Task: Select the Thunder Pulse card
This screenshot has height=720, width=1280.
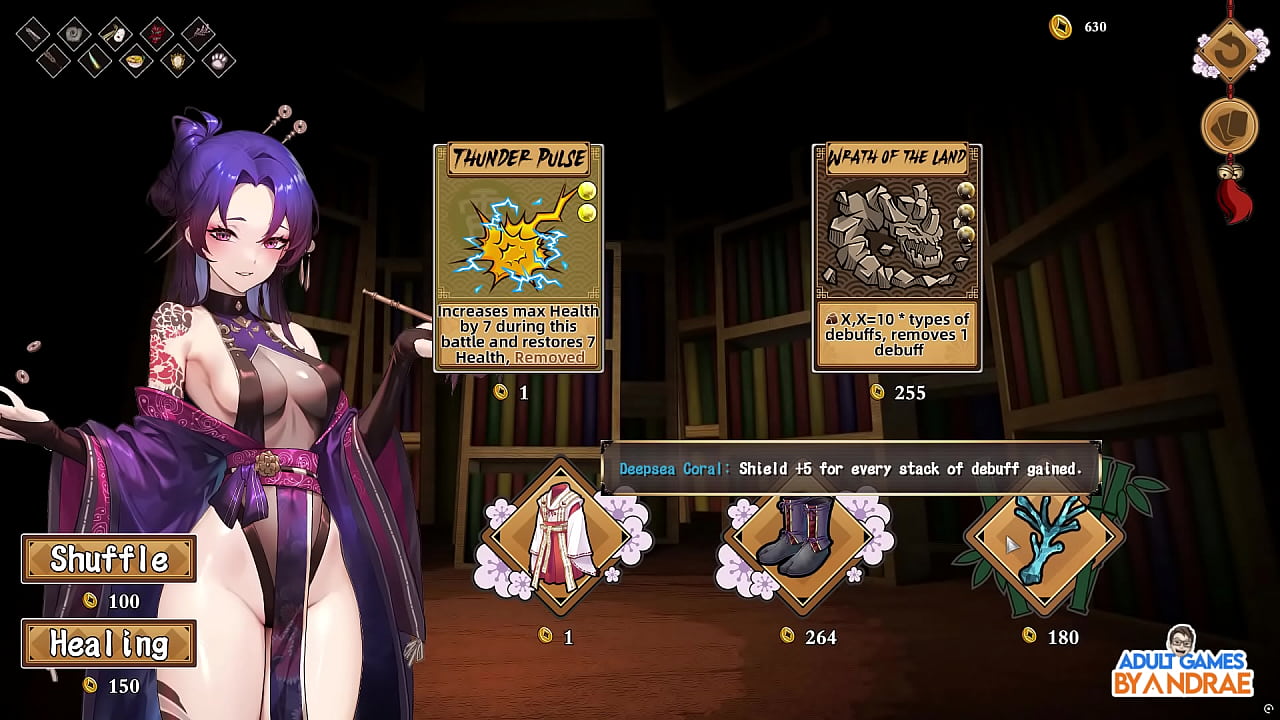Action: (519, 255)
